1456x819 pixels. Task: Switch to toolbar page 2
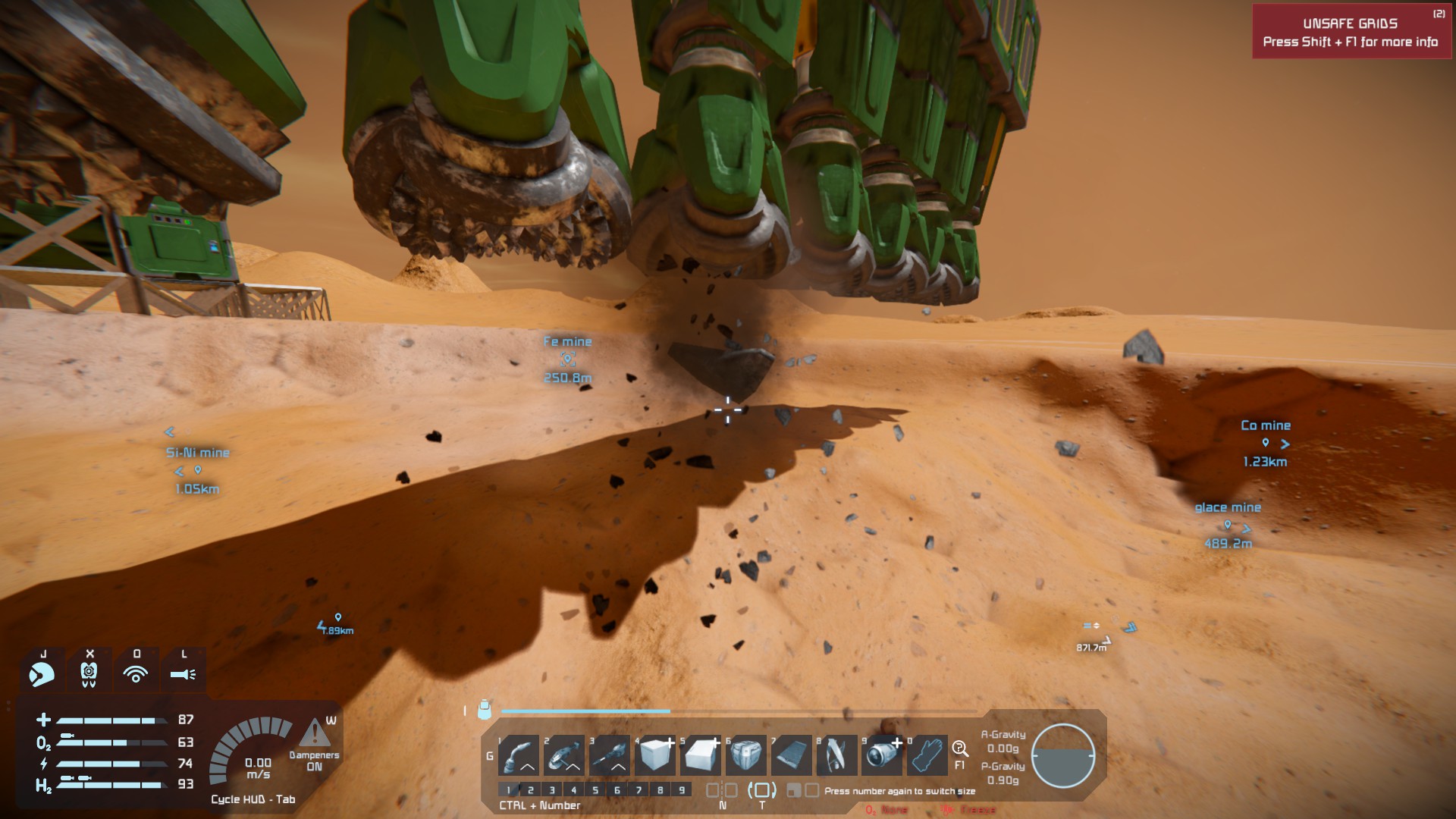click(x=531, y=790)
